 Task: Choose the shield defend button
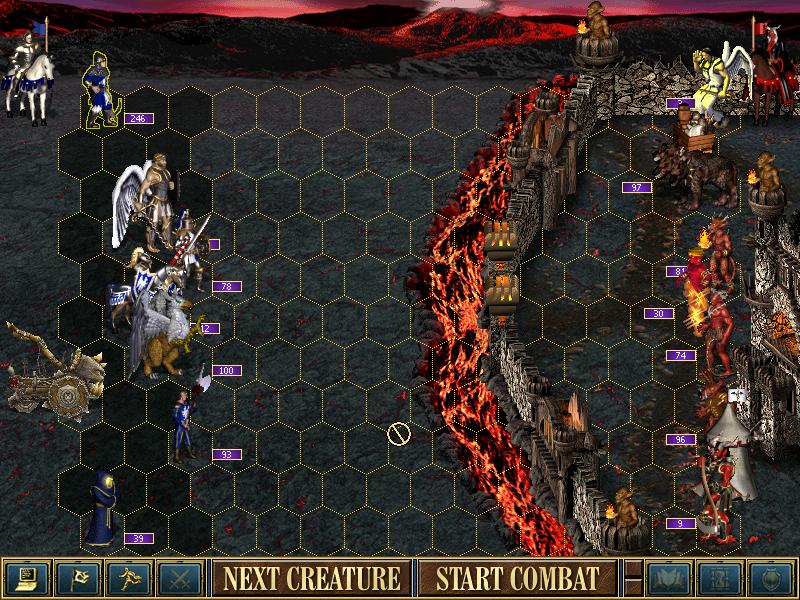pos(771,578)
